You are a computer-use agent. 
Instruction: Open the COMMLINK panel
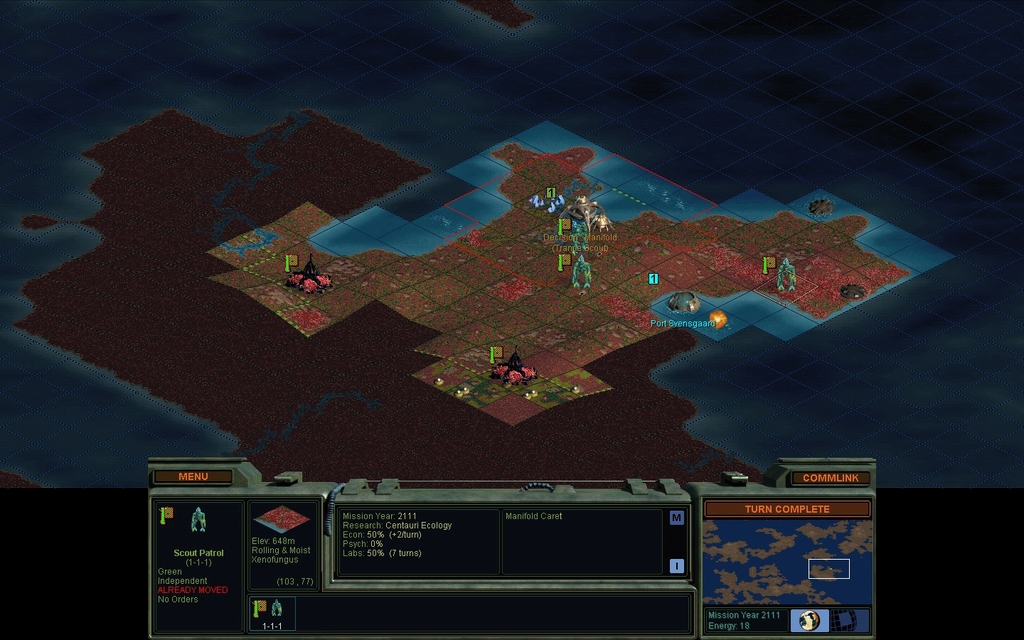pos(830,478)
